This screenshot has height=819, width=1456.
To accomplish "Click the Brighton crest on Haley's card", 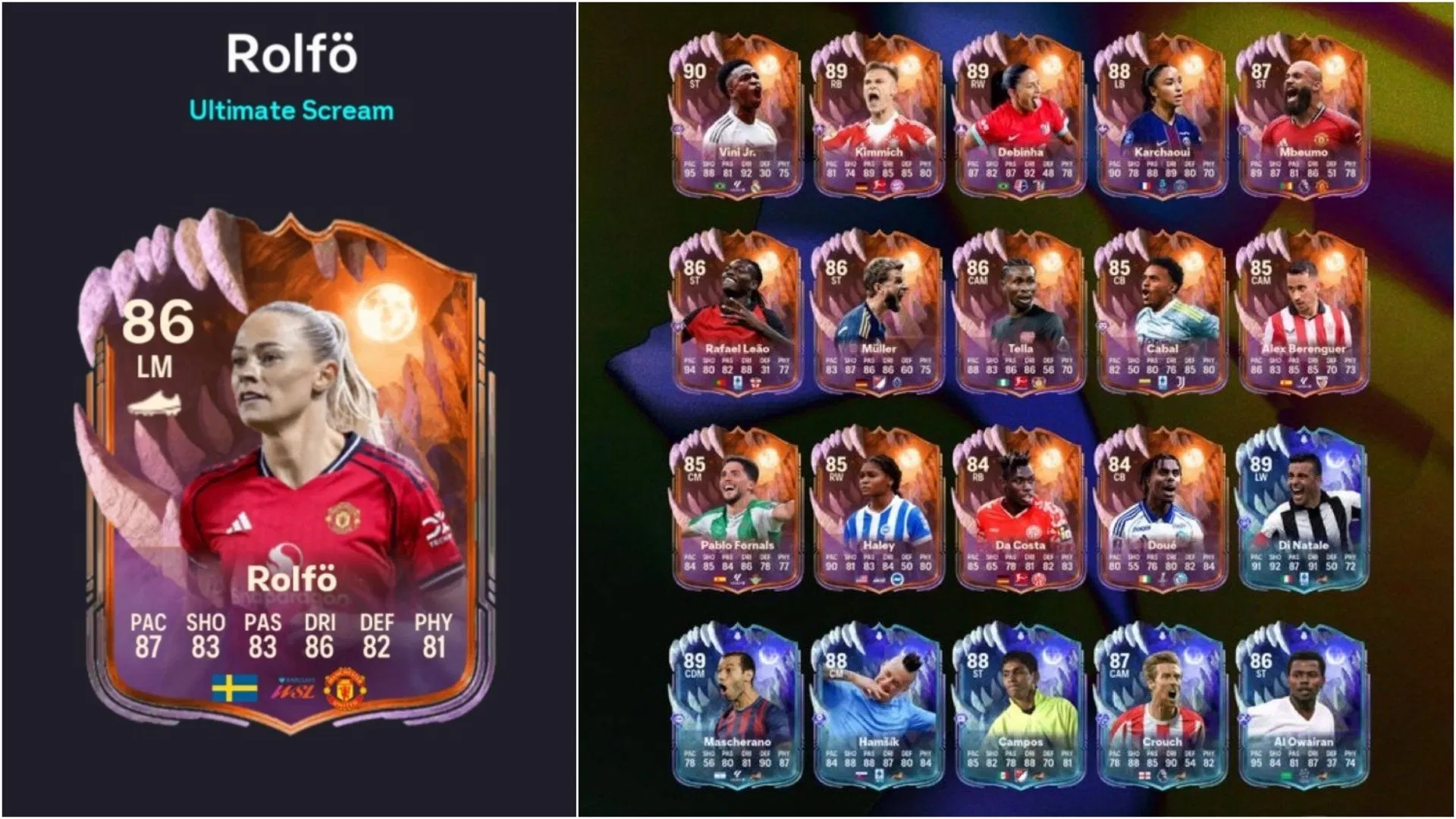I will pyautogui.click(x=897, y=577).
